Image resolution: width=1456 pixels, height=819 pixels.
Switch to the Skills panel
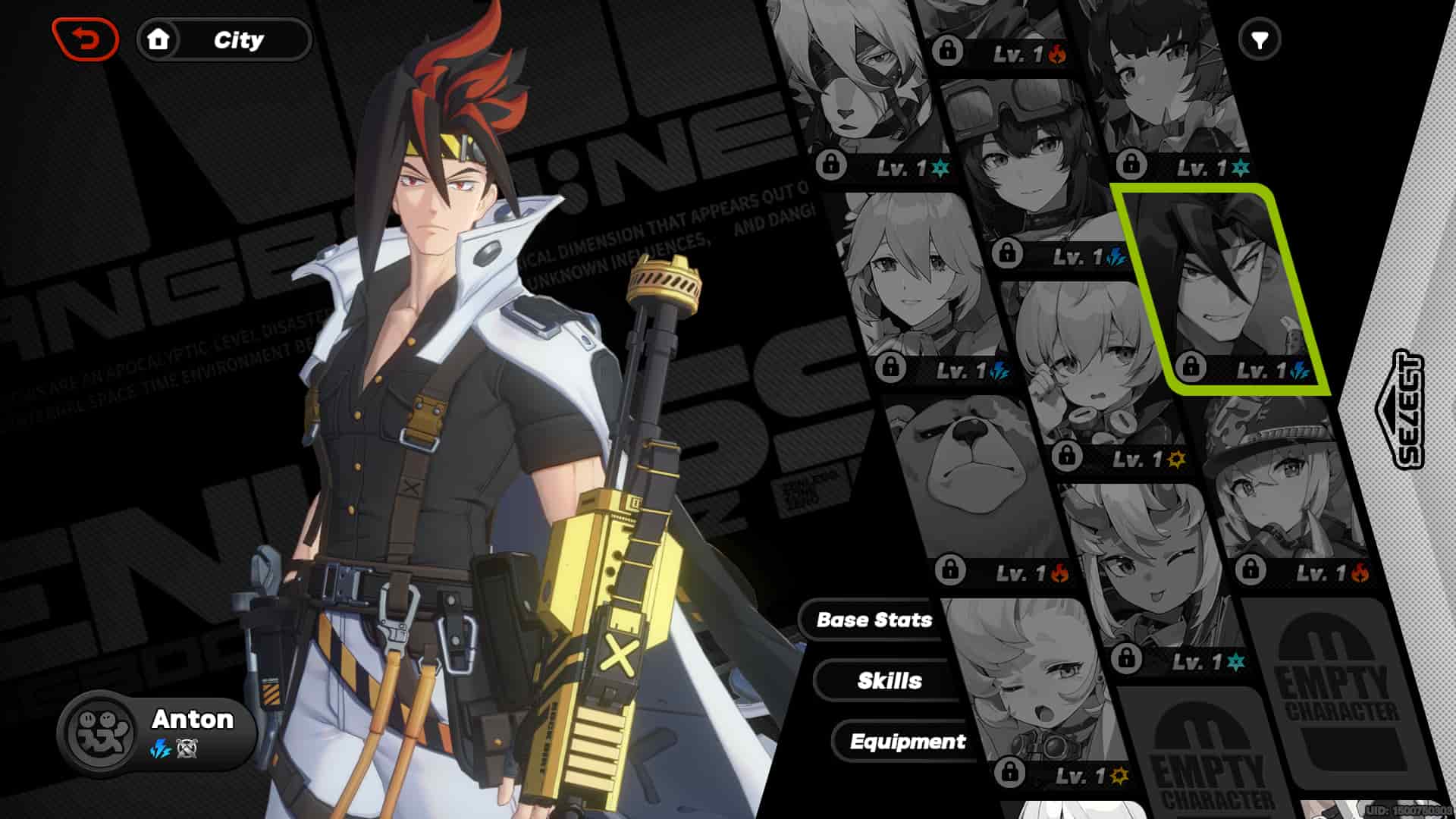(890, 680)
